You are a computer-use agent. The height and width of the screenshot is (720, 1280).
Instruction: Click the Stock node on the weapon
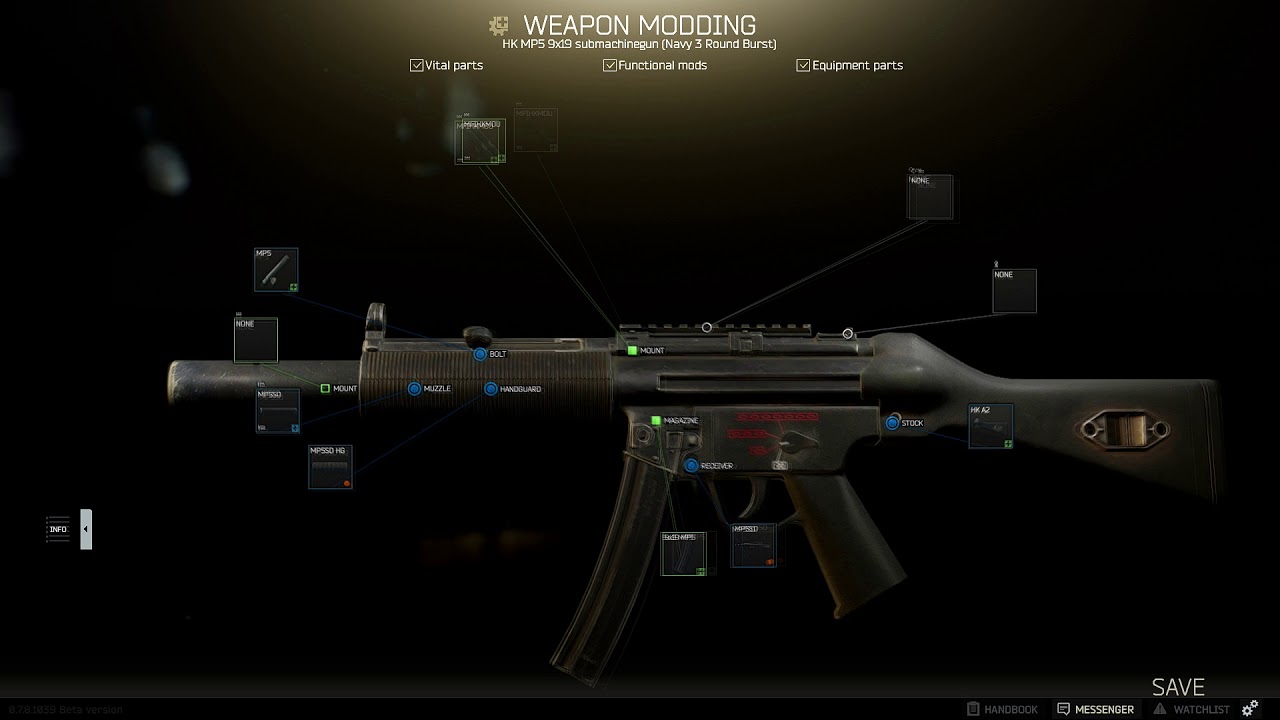point(892,423)
